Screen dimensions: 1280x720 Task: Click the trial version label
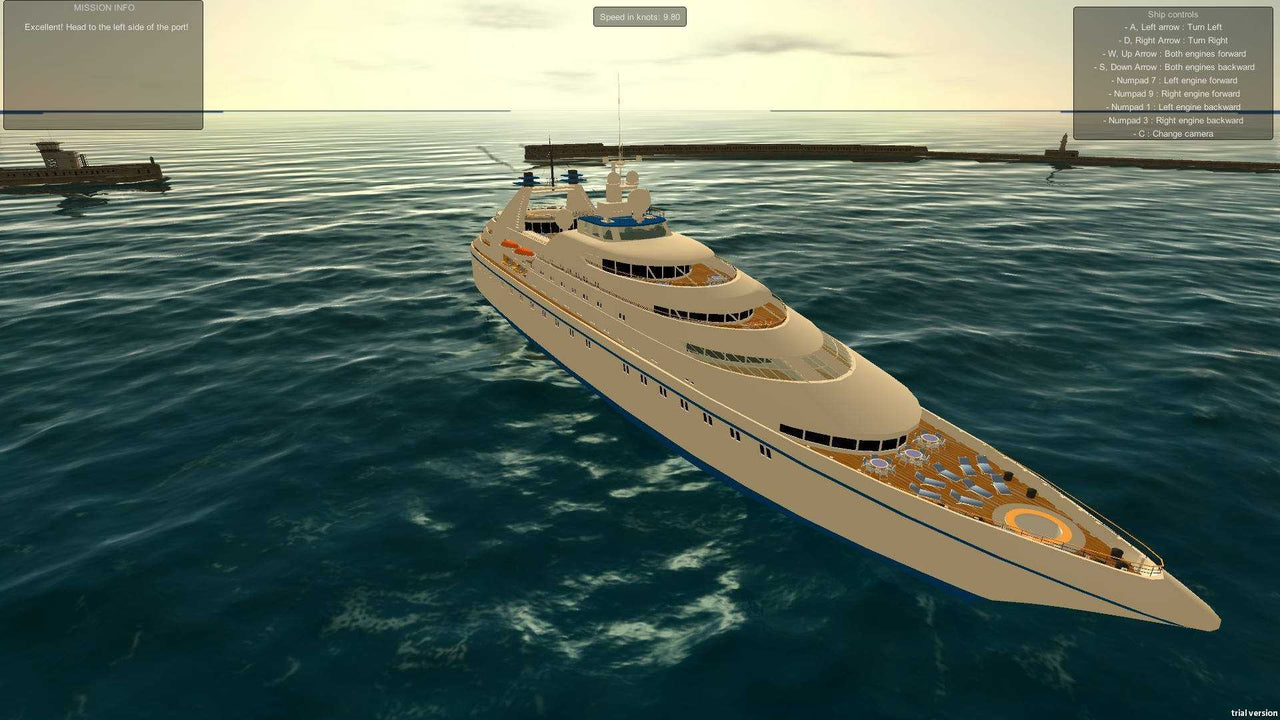(1253, 713)
